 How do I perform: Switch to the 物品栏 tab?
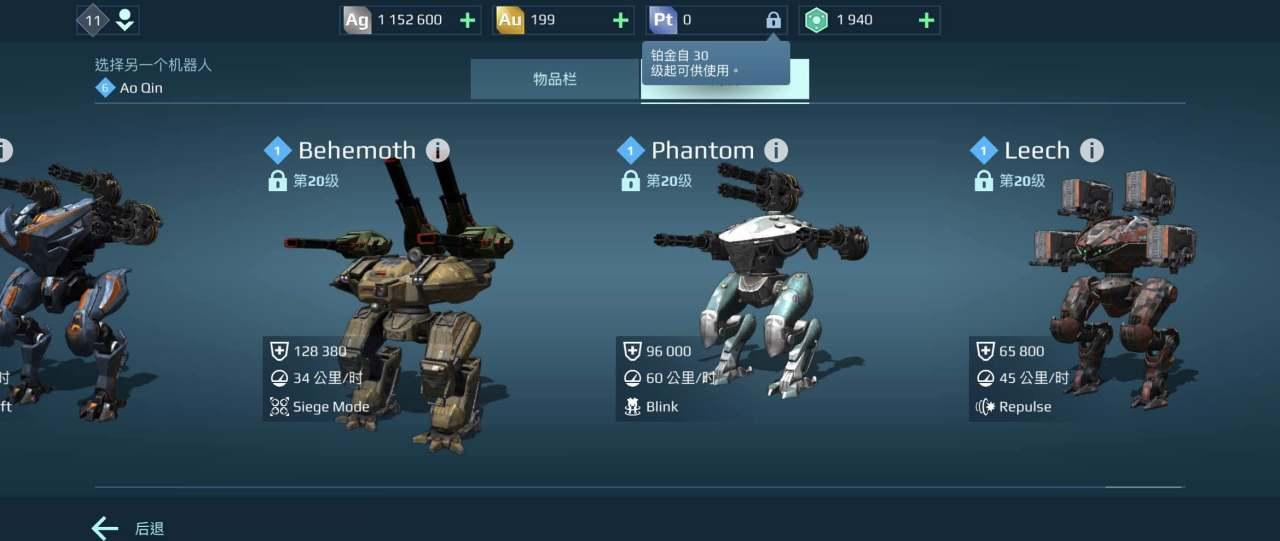(555, 79)
